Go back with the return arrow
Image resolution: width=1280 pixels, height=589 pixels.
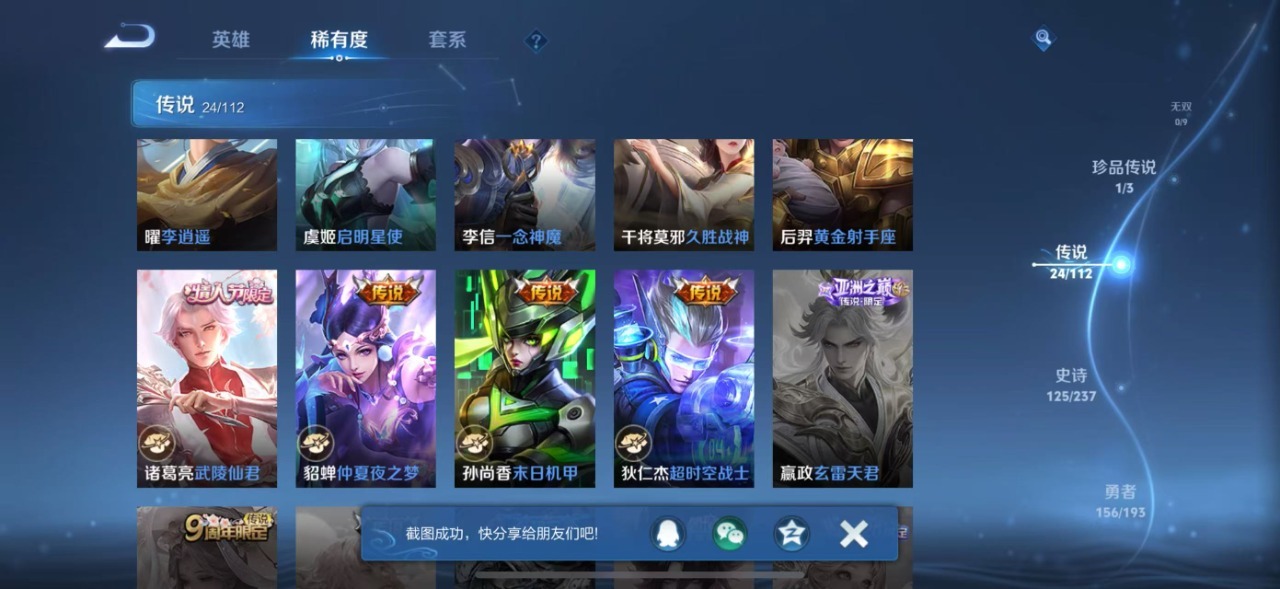(x=130, y=38)
